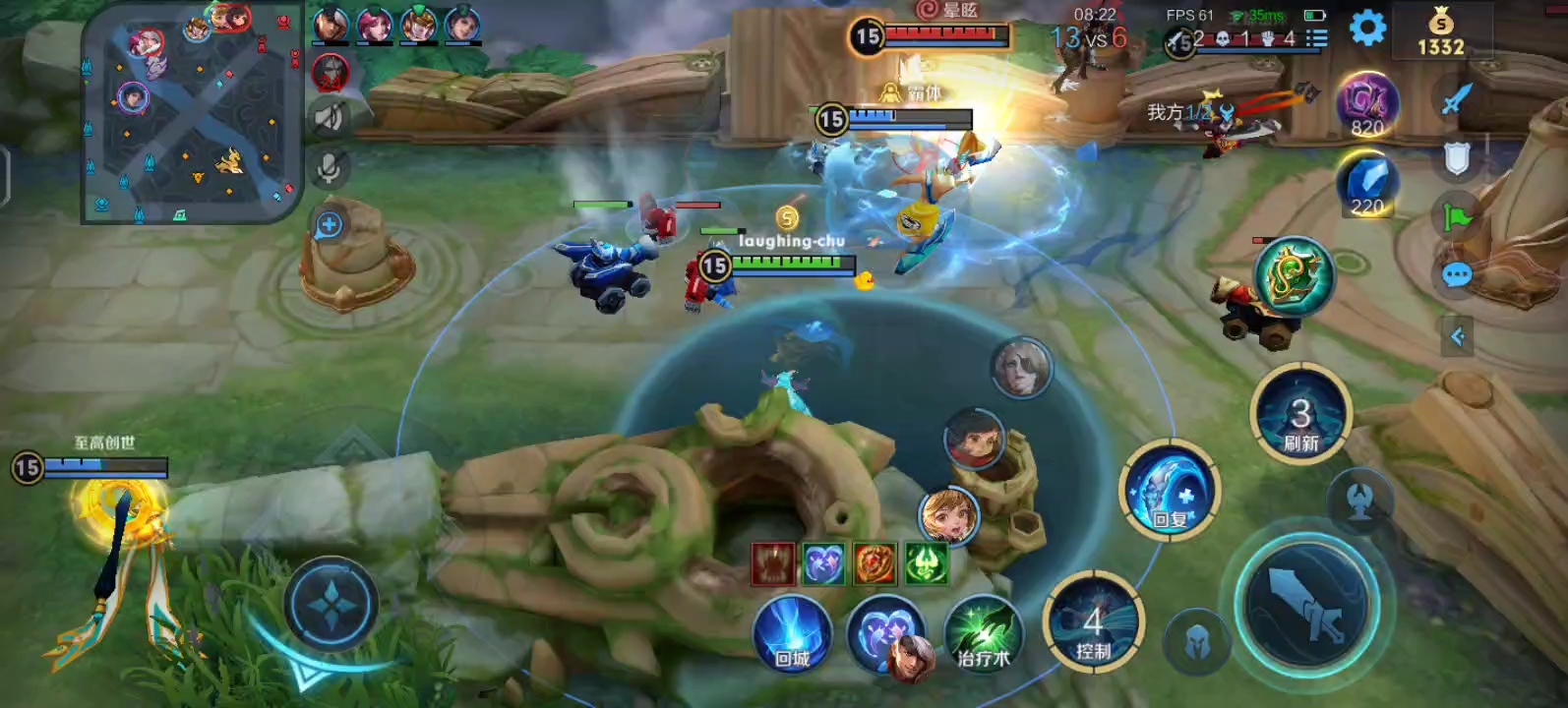This screenshot has height=708, width=1568.
Task: Open the gold shop showing 1332
Action: [1440, 31]
